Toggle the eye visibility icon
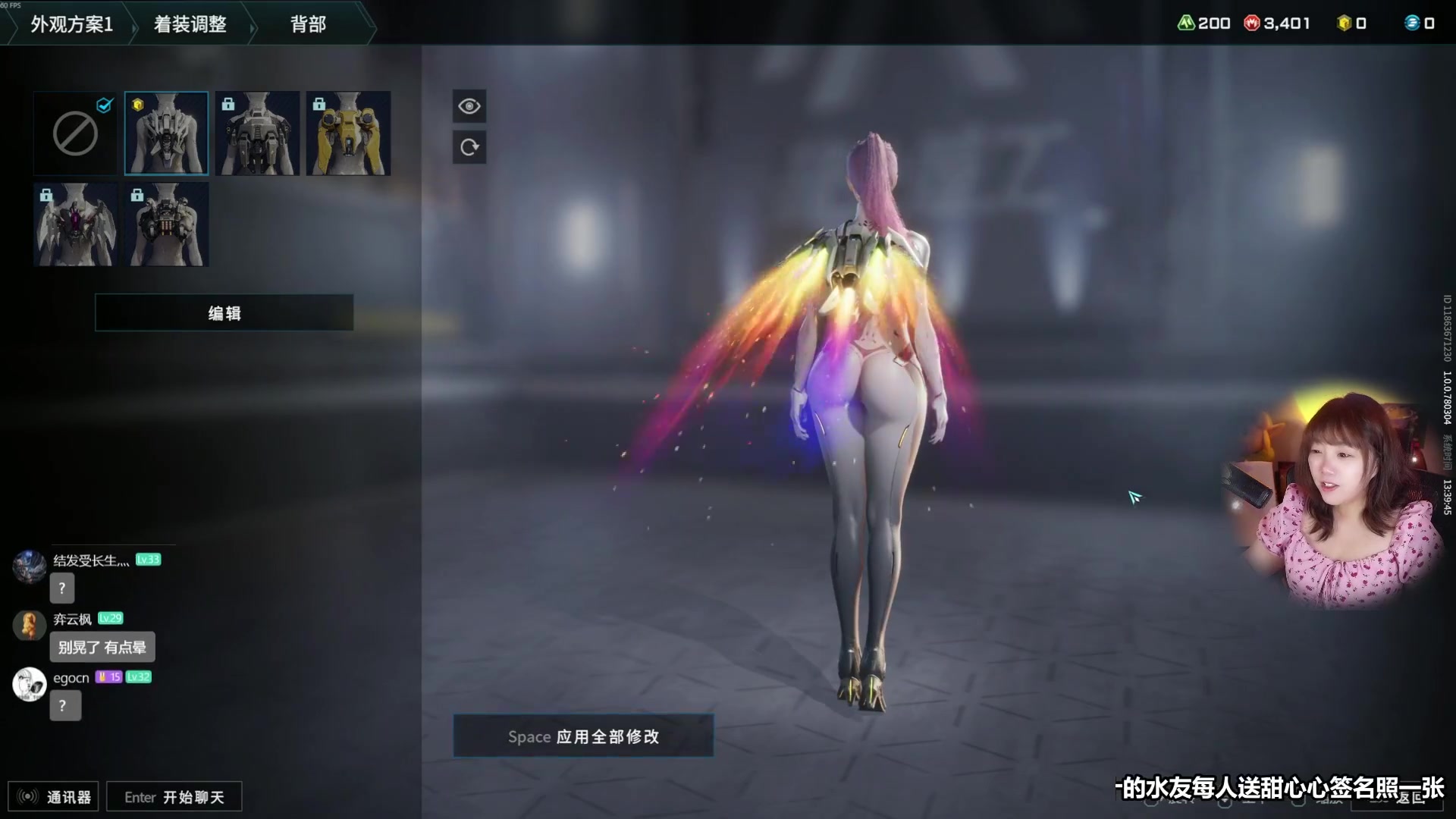This screenshot has width=1456, height=819. (469, 106)
